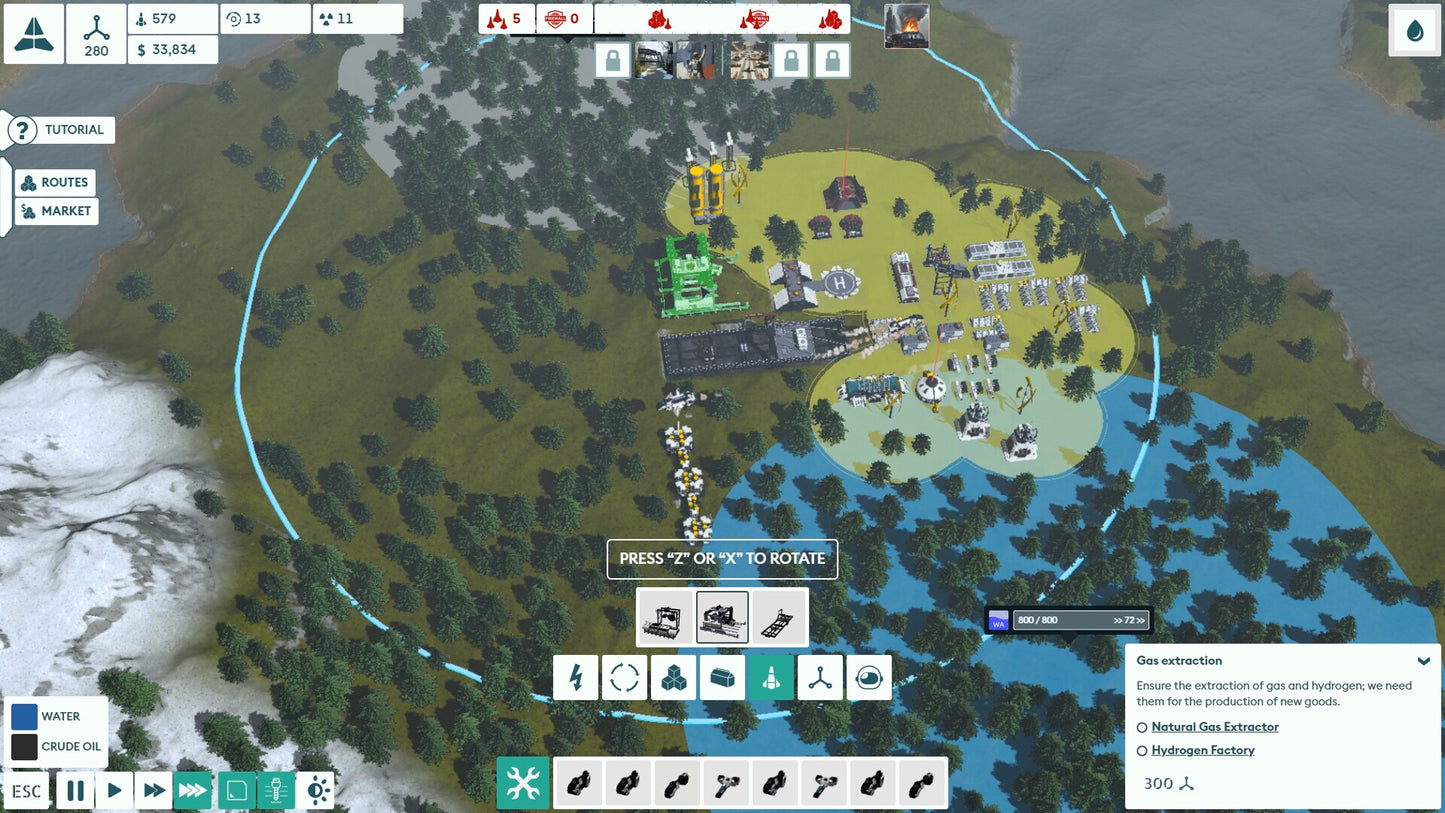This screenshot has height=813, width=1445.
Task: Click the Hydrogen Factory objective link
Action: point(1202,750)
